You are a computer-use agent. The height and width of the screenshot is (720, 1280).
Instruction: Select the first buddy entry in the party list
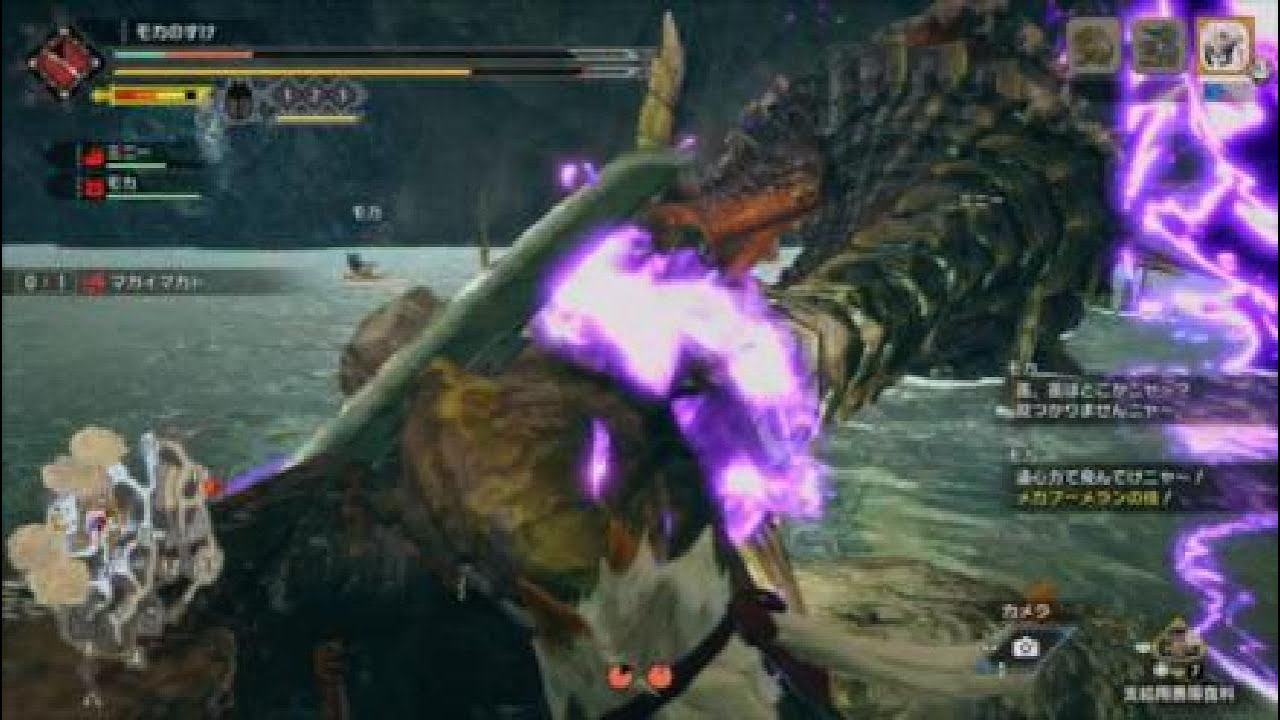[x=138, y=155]
